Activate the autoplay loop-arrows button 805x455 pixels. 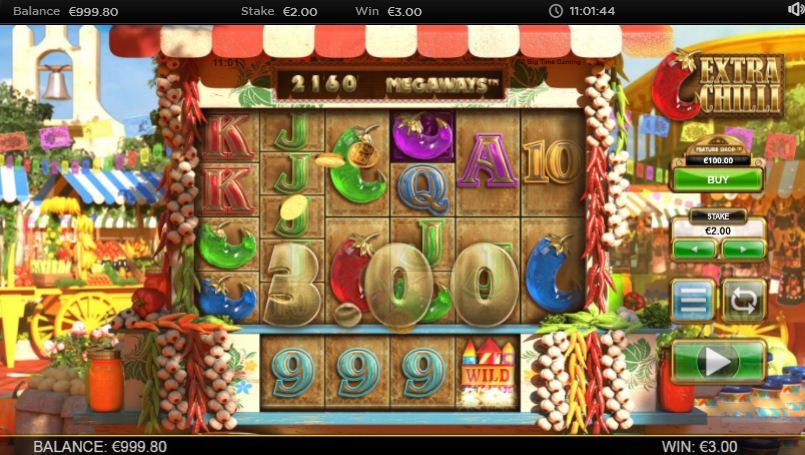(743, 300)
